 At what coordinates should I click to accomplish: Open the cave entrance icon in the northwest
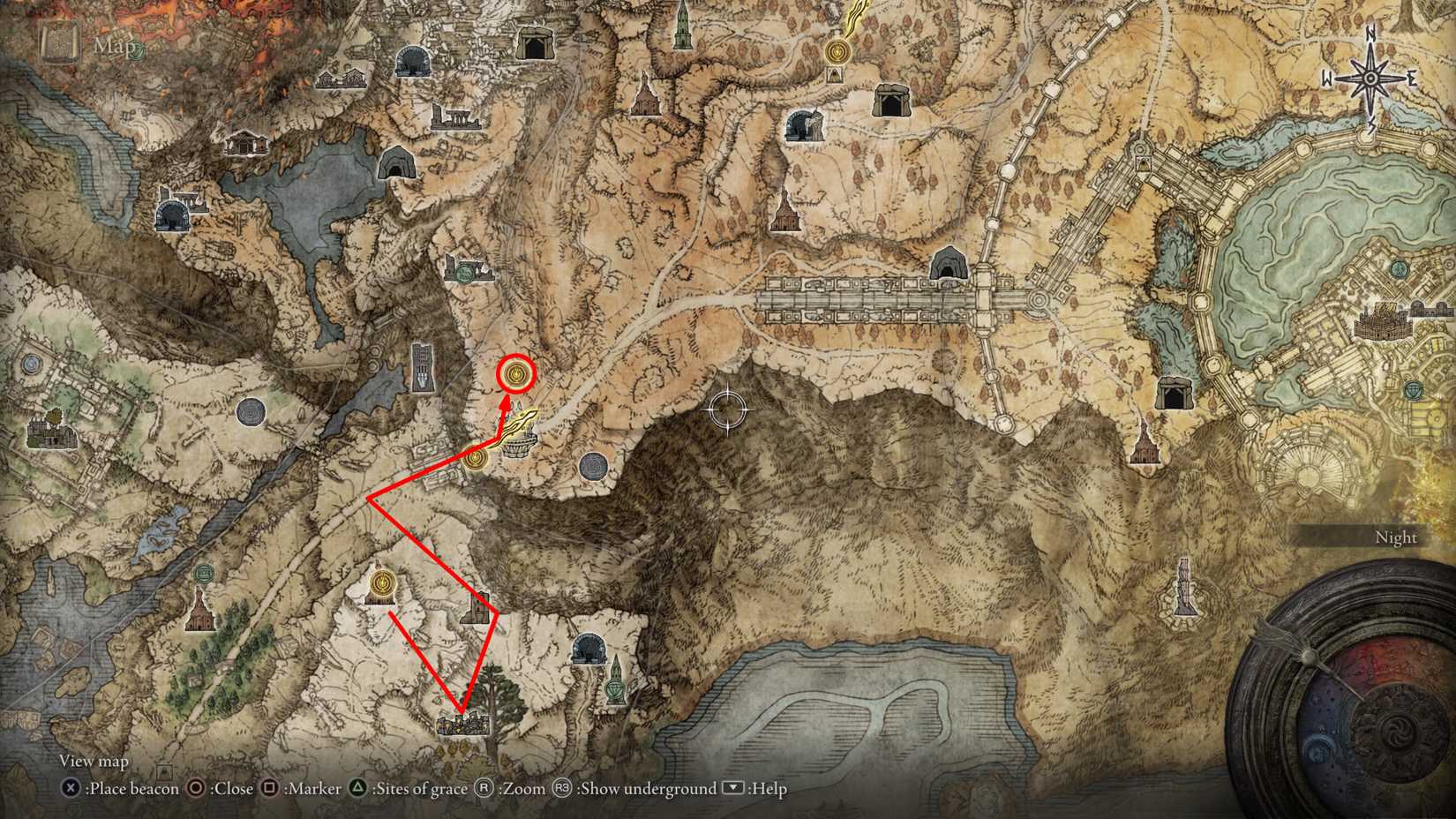(396, 162)
